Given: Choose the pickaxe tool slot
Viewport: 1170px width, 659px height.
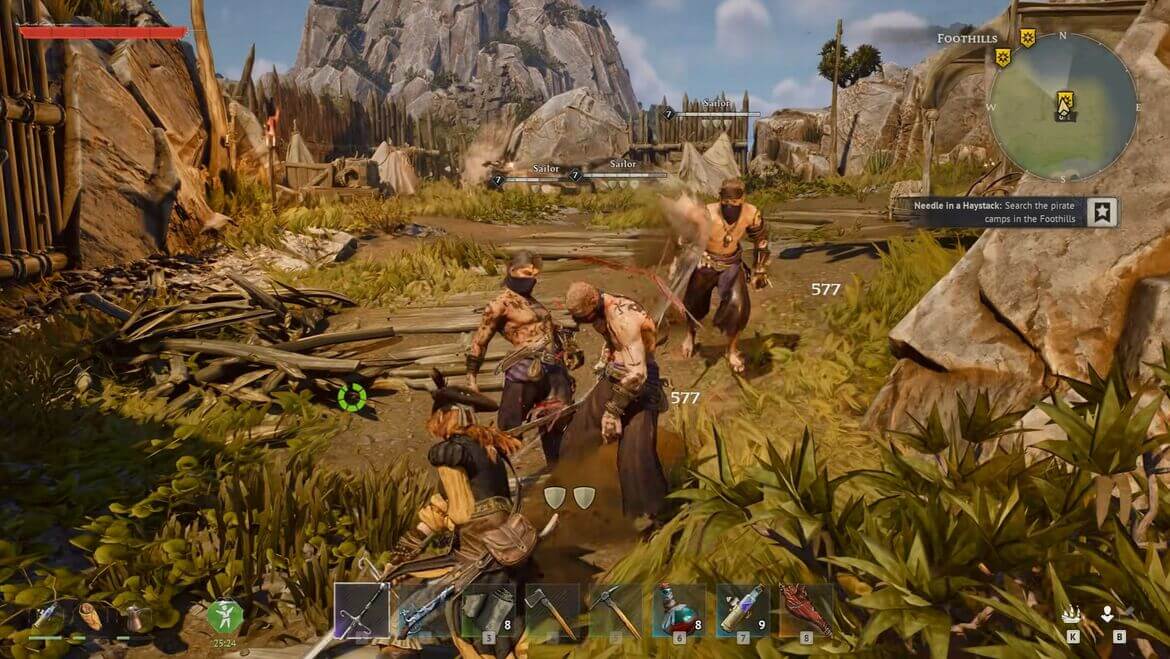Looking at the screenshot, I should pos(615,610).
